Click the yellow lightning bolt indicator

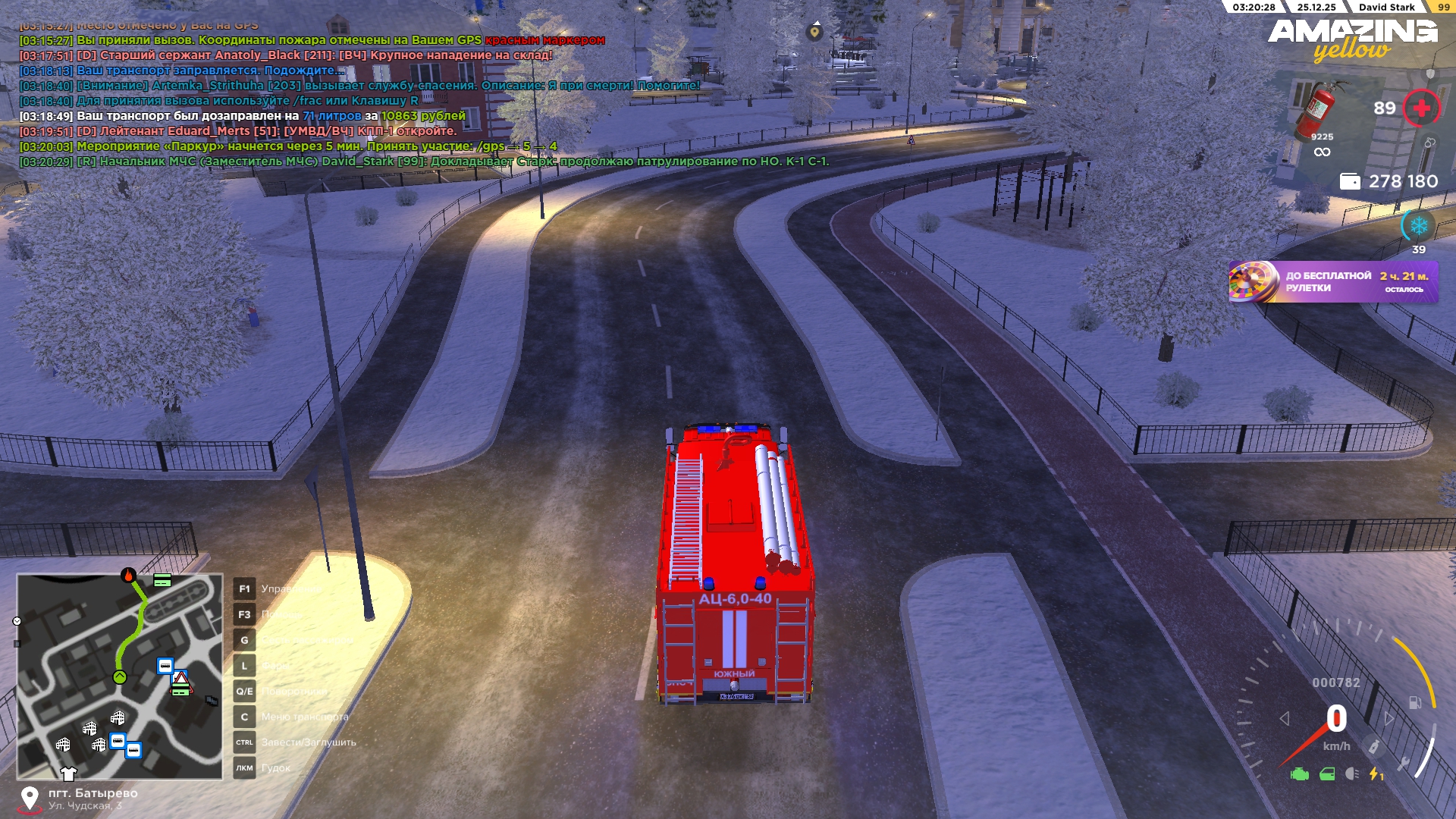(x=1376, y=774)
